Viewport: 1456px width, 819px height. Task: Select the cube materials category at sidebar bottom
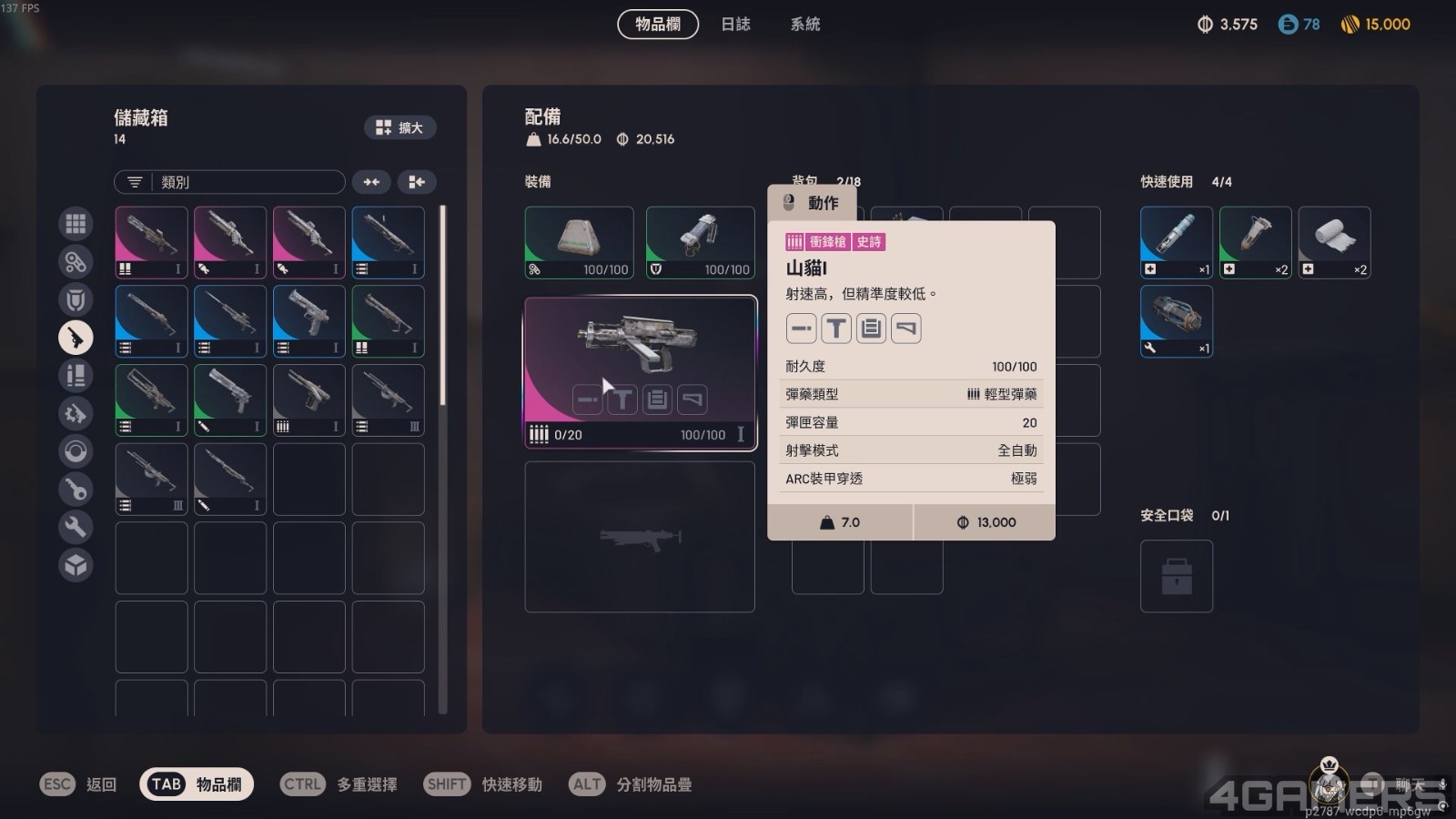click(x=76, y=565)
